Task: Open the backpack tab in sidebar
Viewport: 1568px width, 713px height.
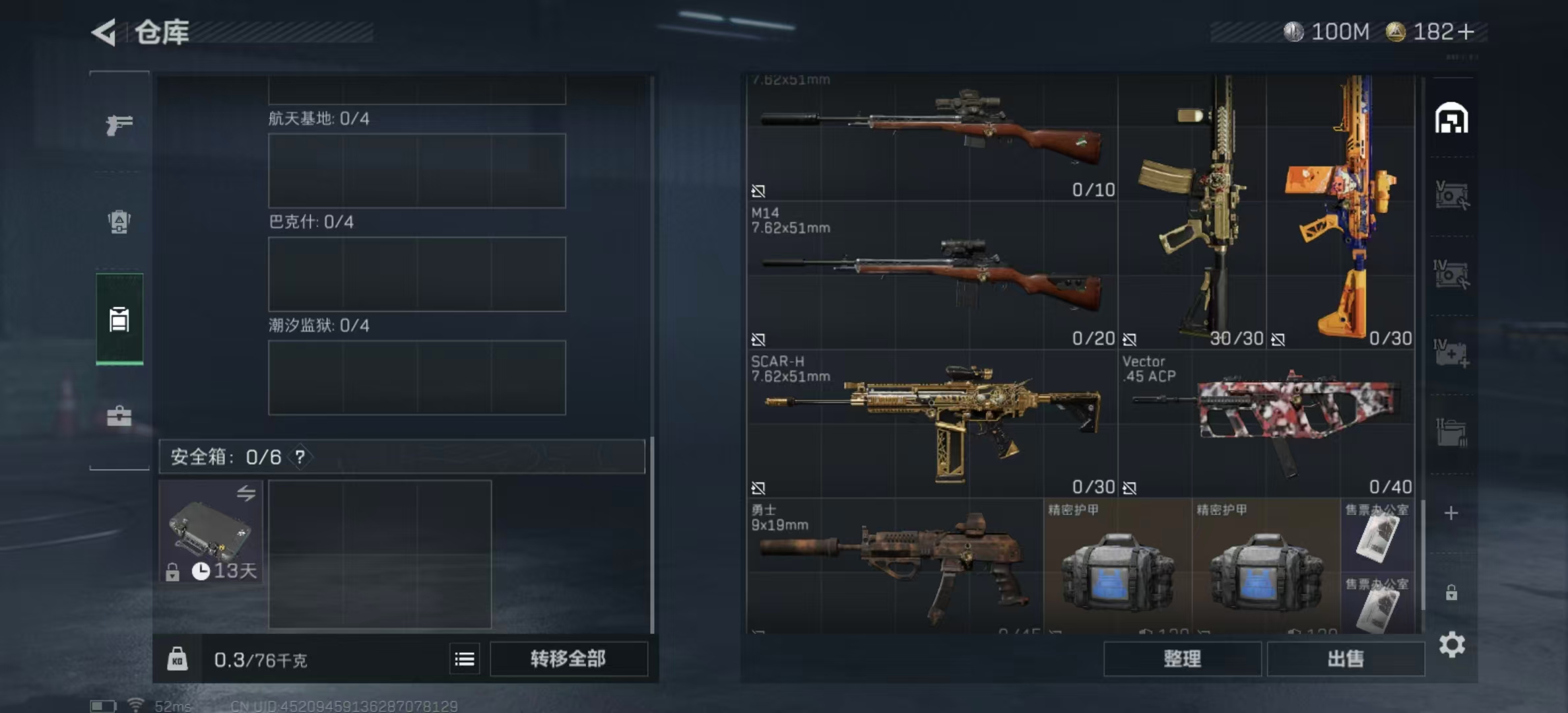Action: (119, 222)
